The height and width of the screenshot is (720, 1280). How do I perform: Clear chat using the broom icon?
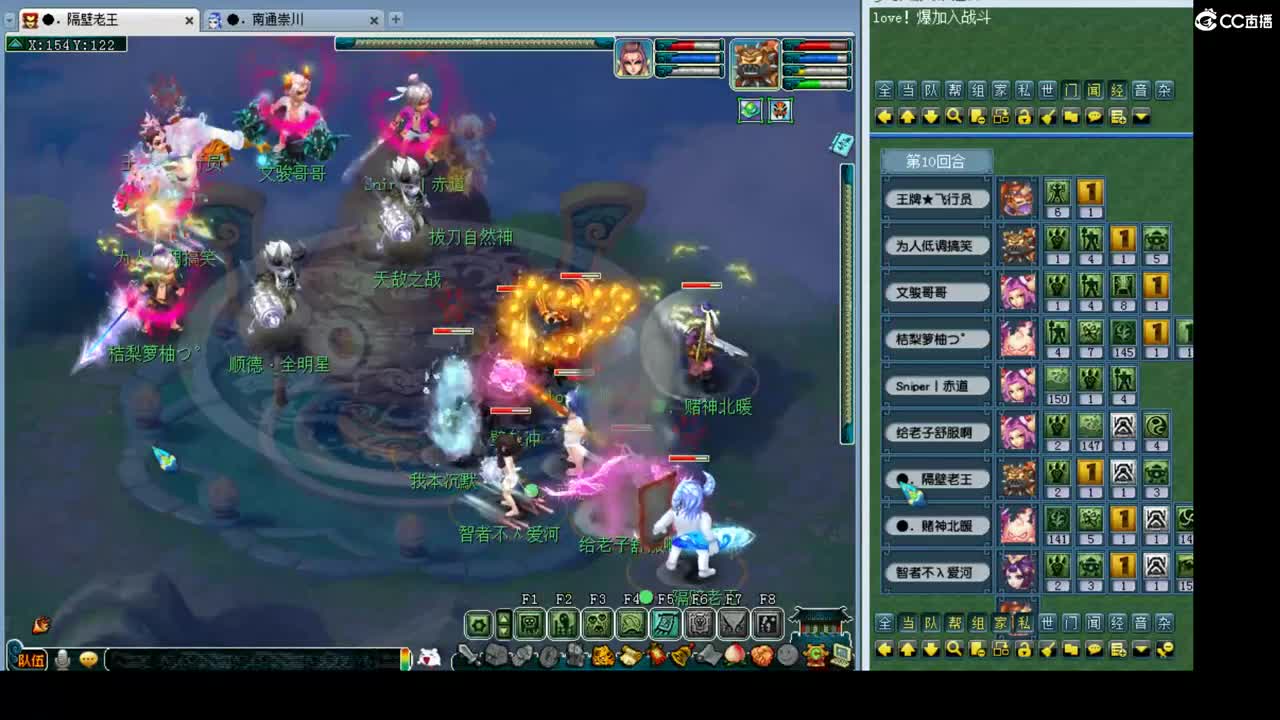point(1049,116)
